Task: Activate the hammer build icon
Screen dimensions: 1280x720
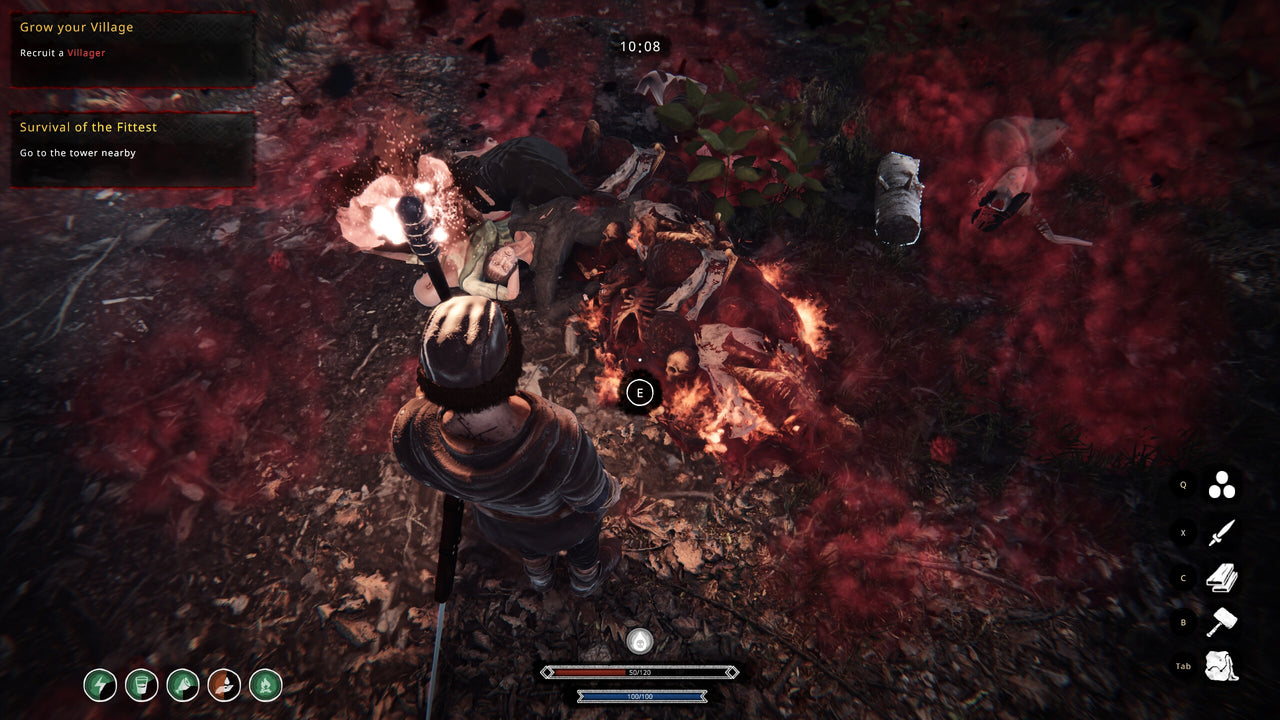Action: [1221, 622]
